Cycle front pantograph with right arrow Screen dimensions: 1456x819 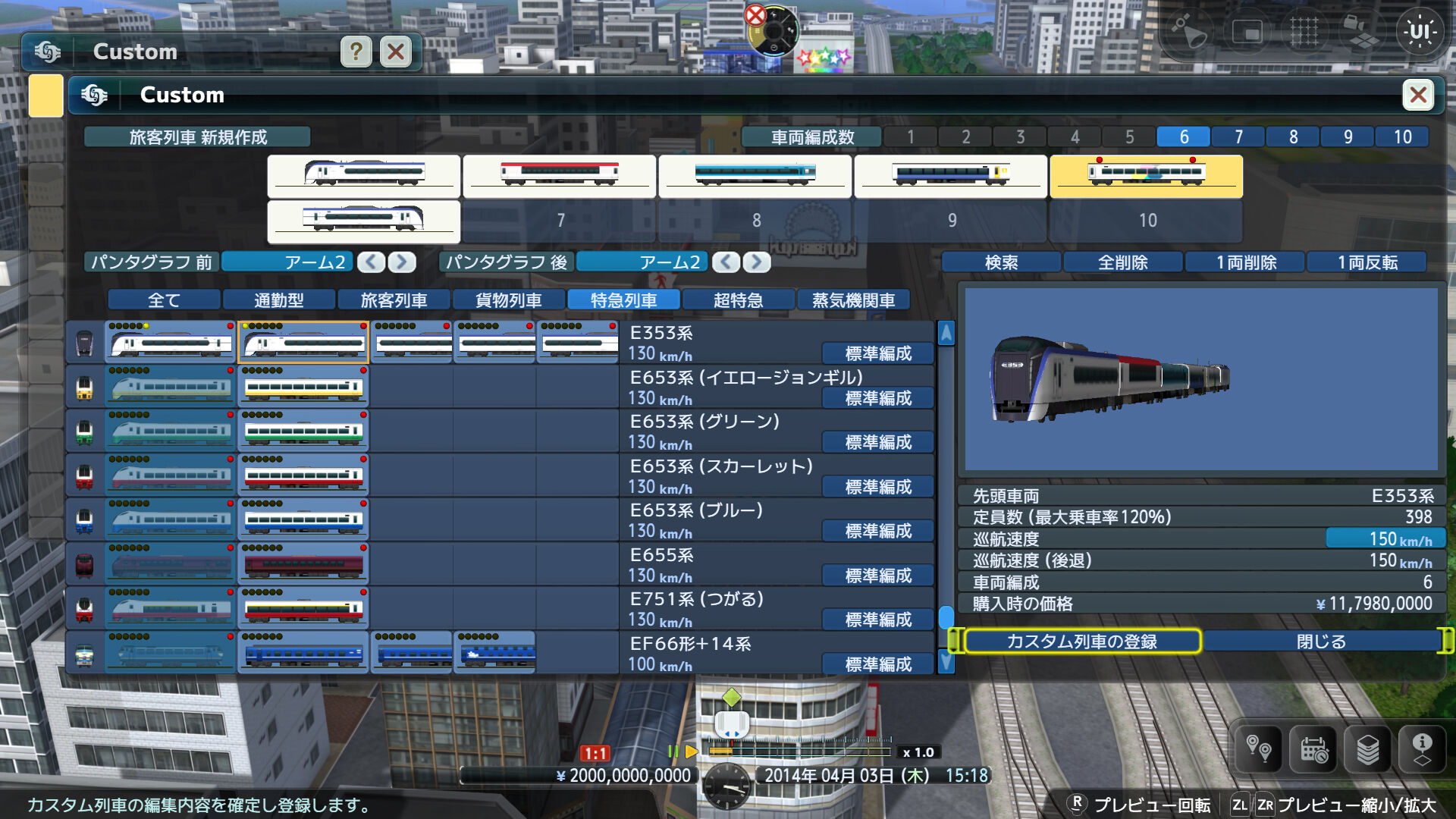pos(402,262)
